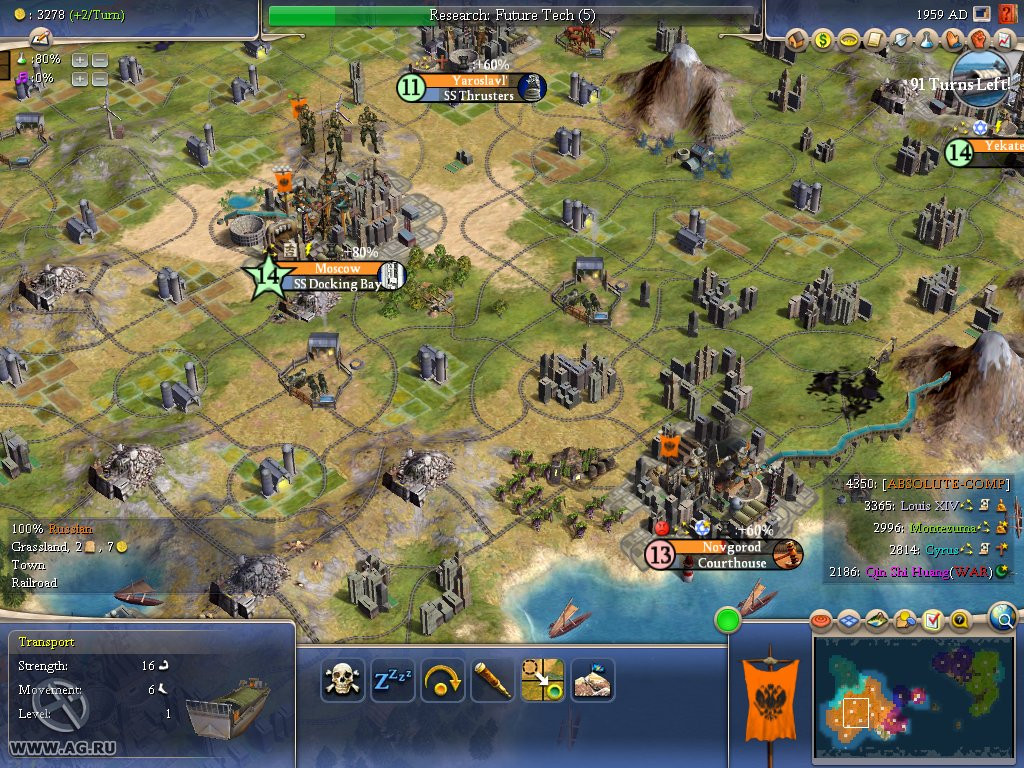This screenshot has height=768, width=1024.
Task: Open the Foreign Advisor shield icon
Action: [901, 40]
